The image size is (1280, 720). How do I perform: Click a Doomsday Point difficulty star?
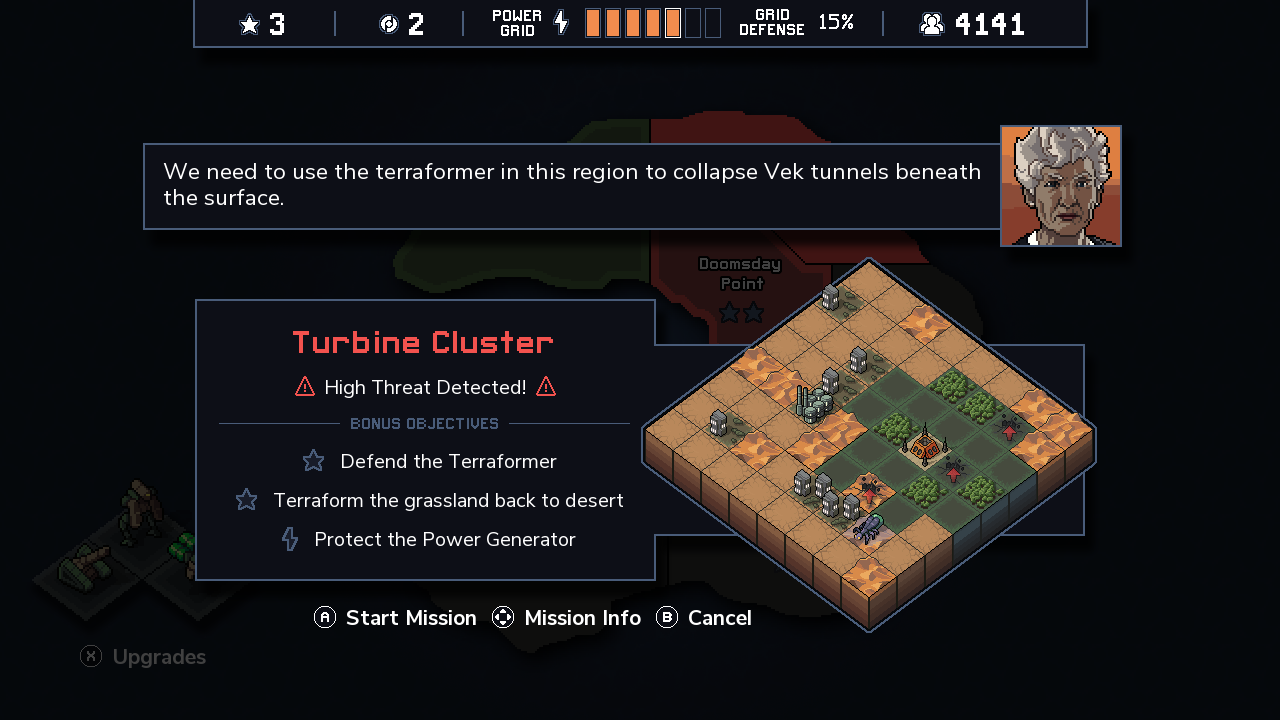(x=727, y=312)
